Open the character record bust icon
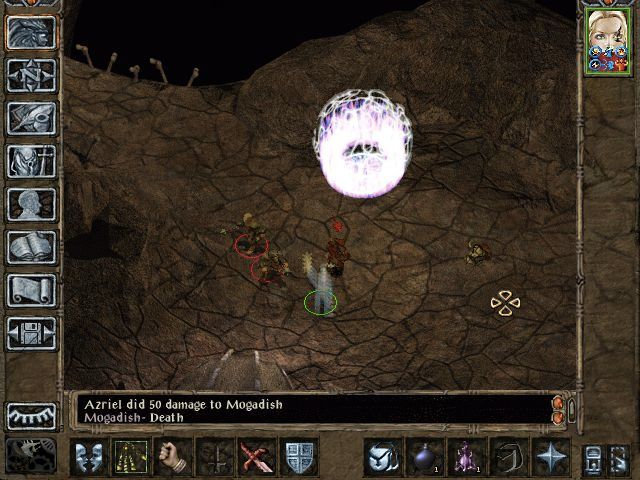 pos(31,204)
